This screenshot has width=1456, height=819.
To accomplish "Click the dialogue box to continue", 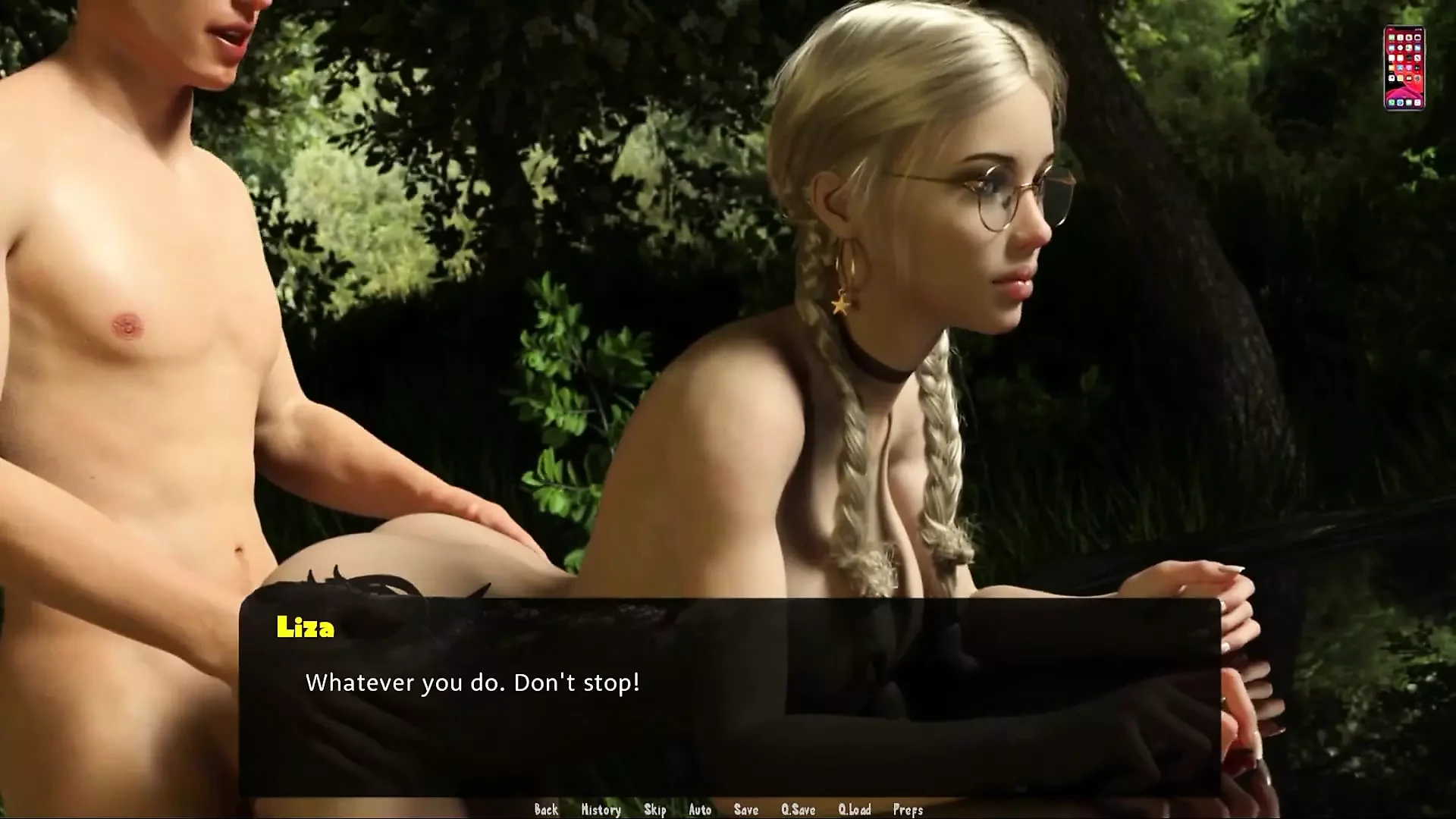I will pos(728,698).
